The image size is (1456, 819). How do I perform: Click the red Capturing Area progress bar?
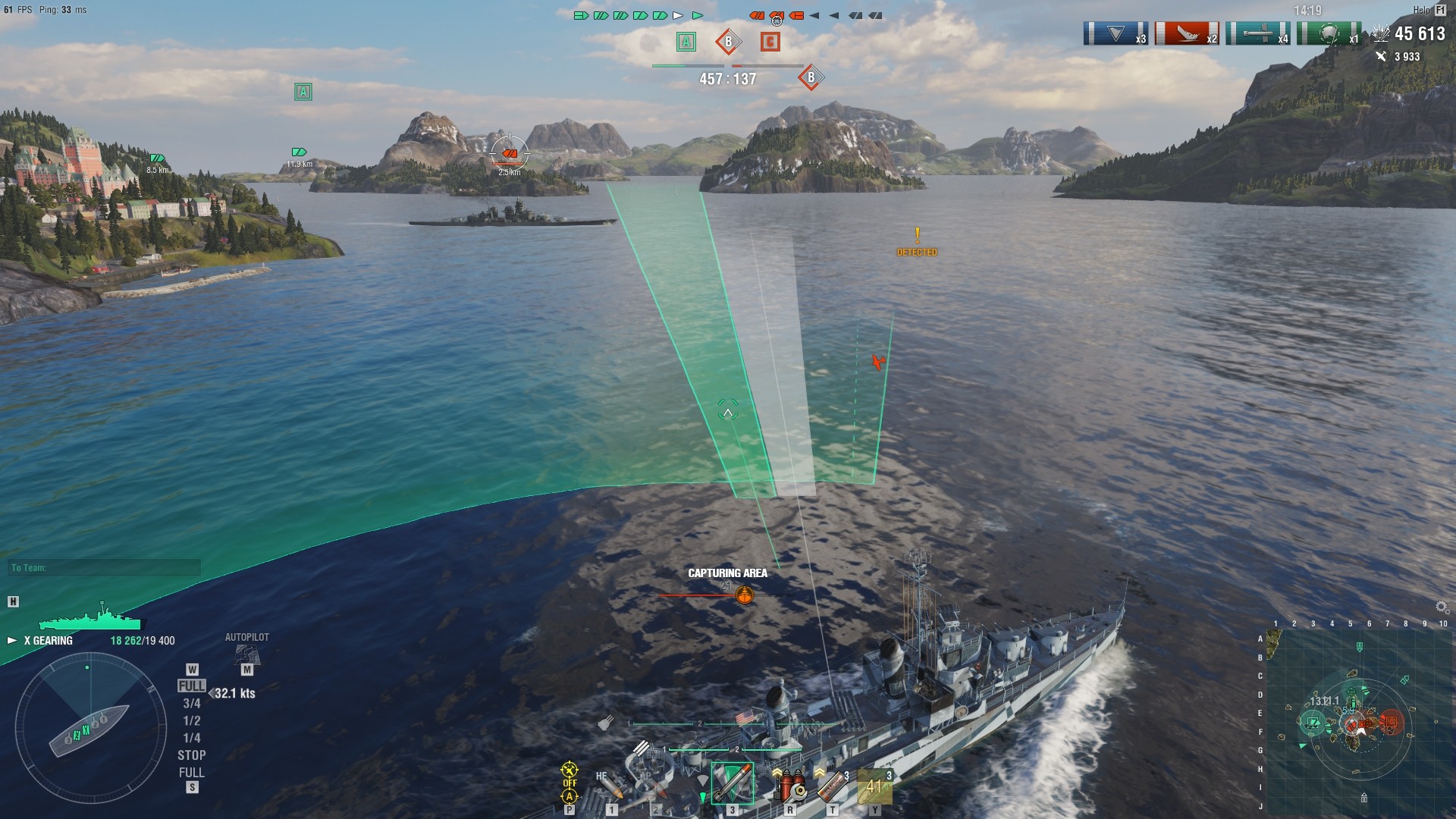(698, 596)
